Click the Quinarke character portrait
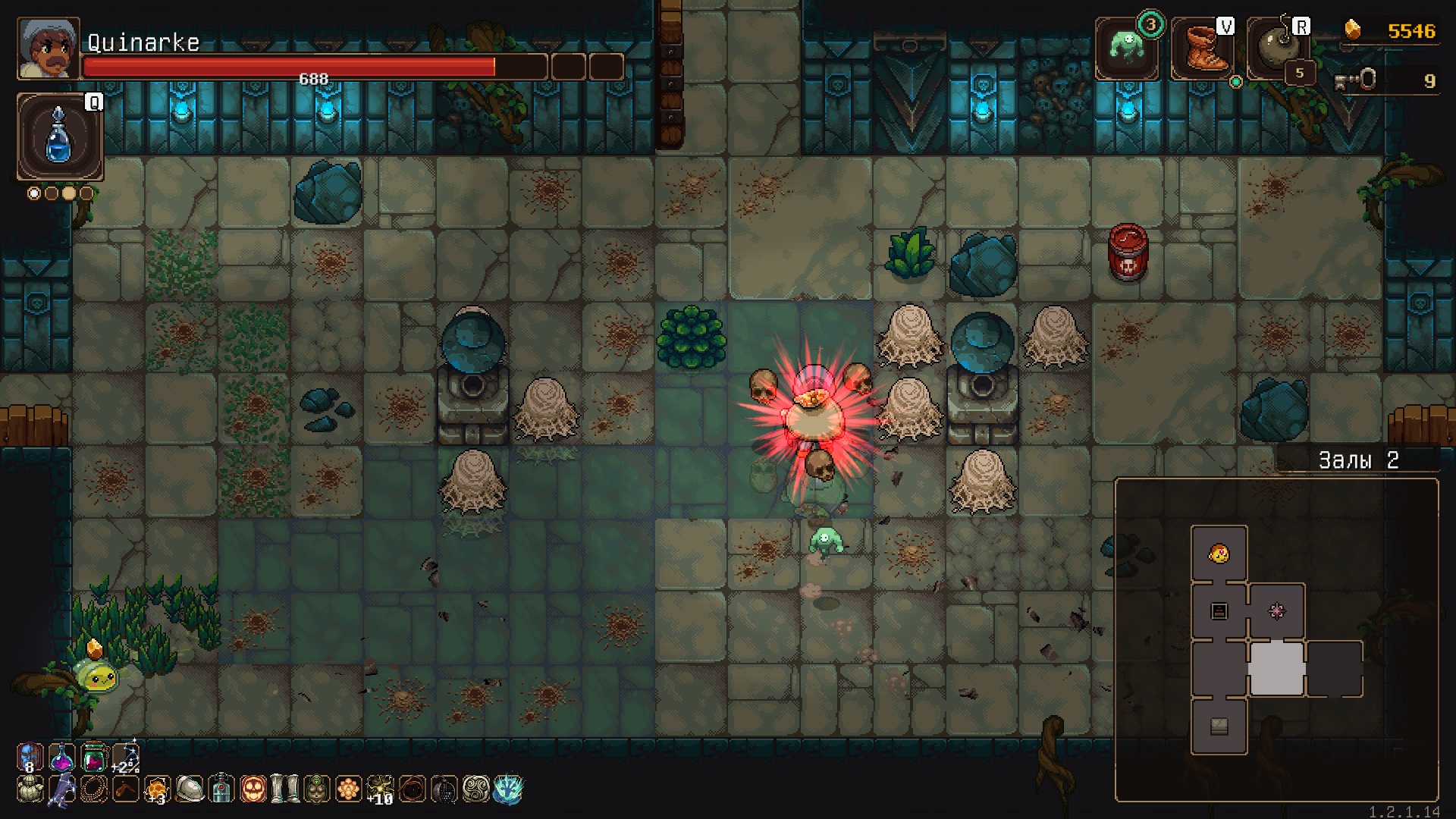1456x819 pixels. pyautogui.click(x=48, y=49)
